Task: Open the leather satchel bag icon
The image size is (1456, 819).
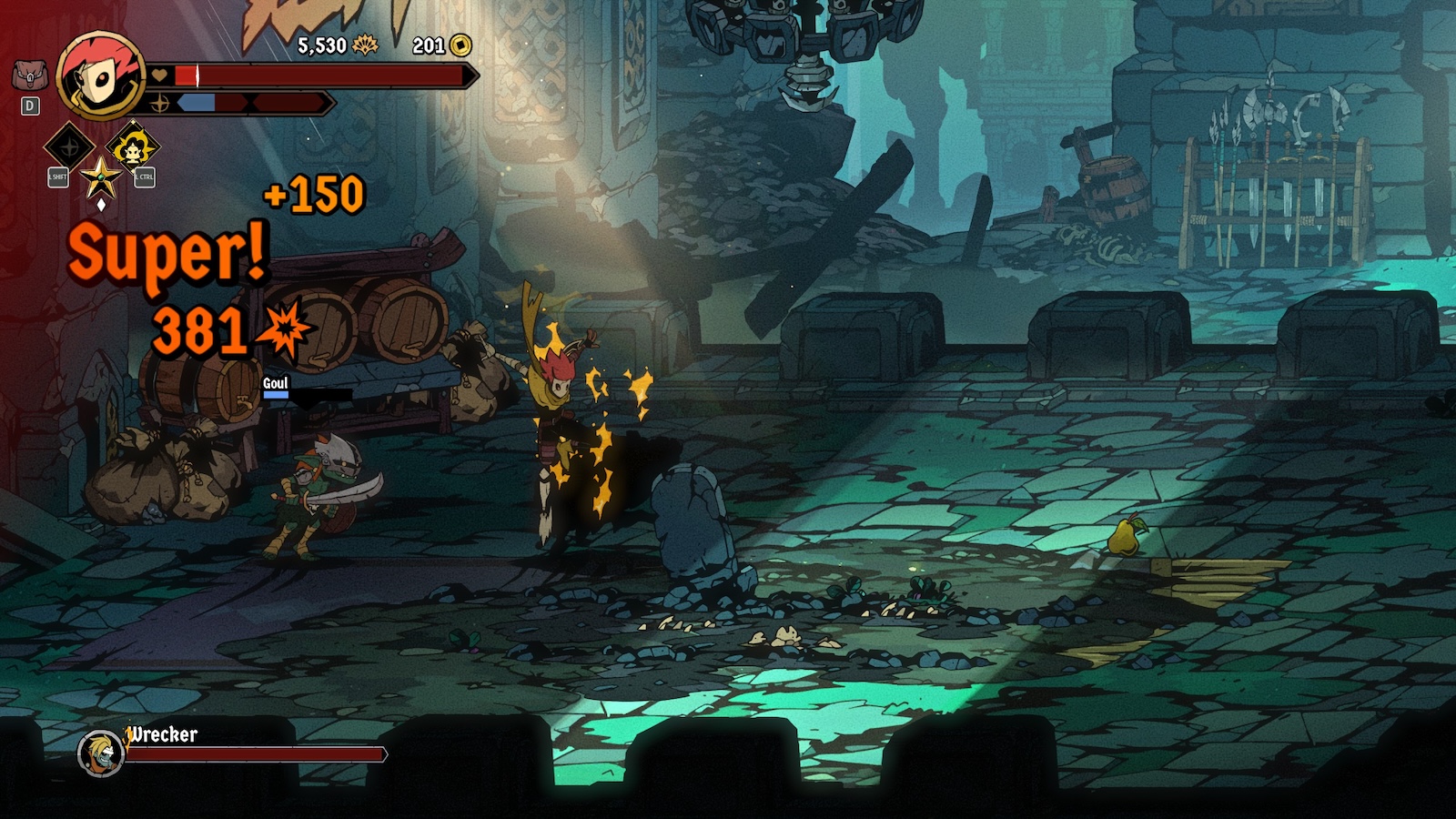Action: tap(29, 75)
